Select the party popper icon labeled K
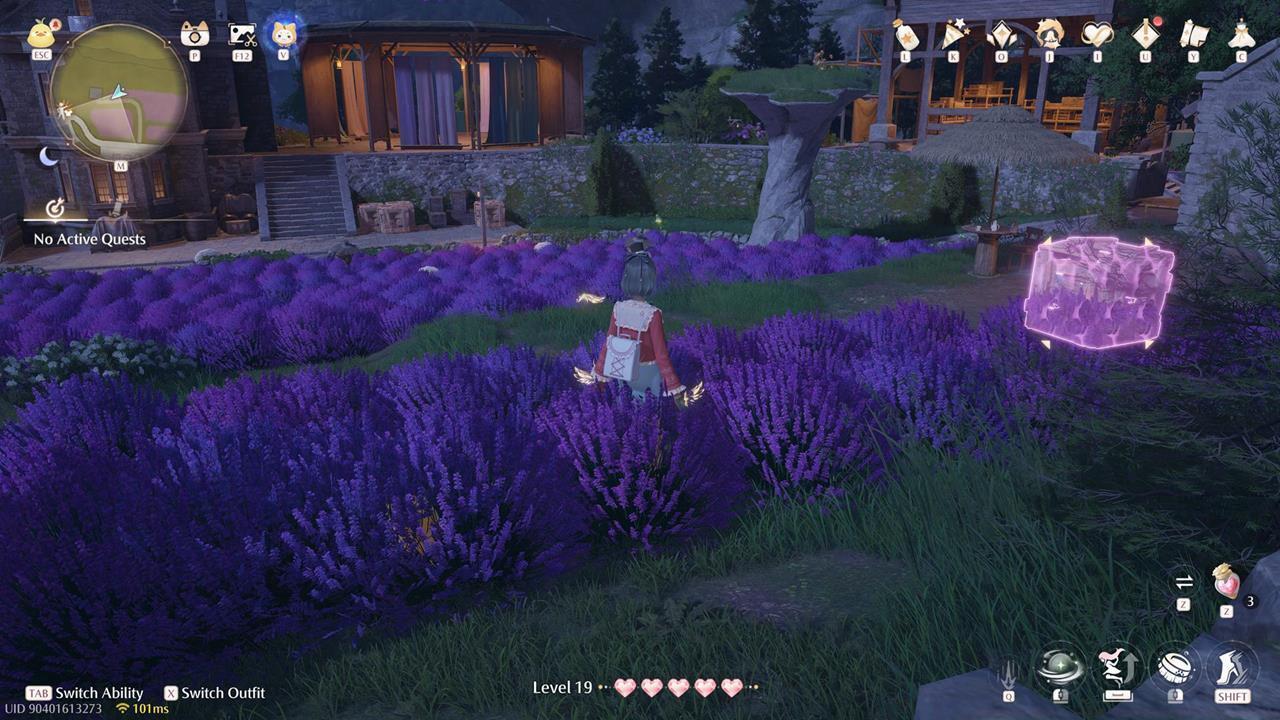1280x720 pixels. click(953, 32)
